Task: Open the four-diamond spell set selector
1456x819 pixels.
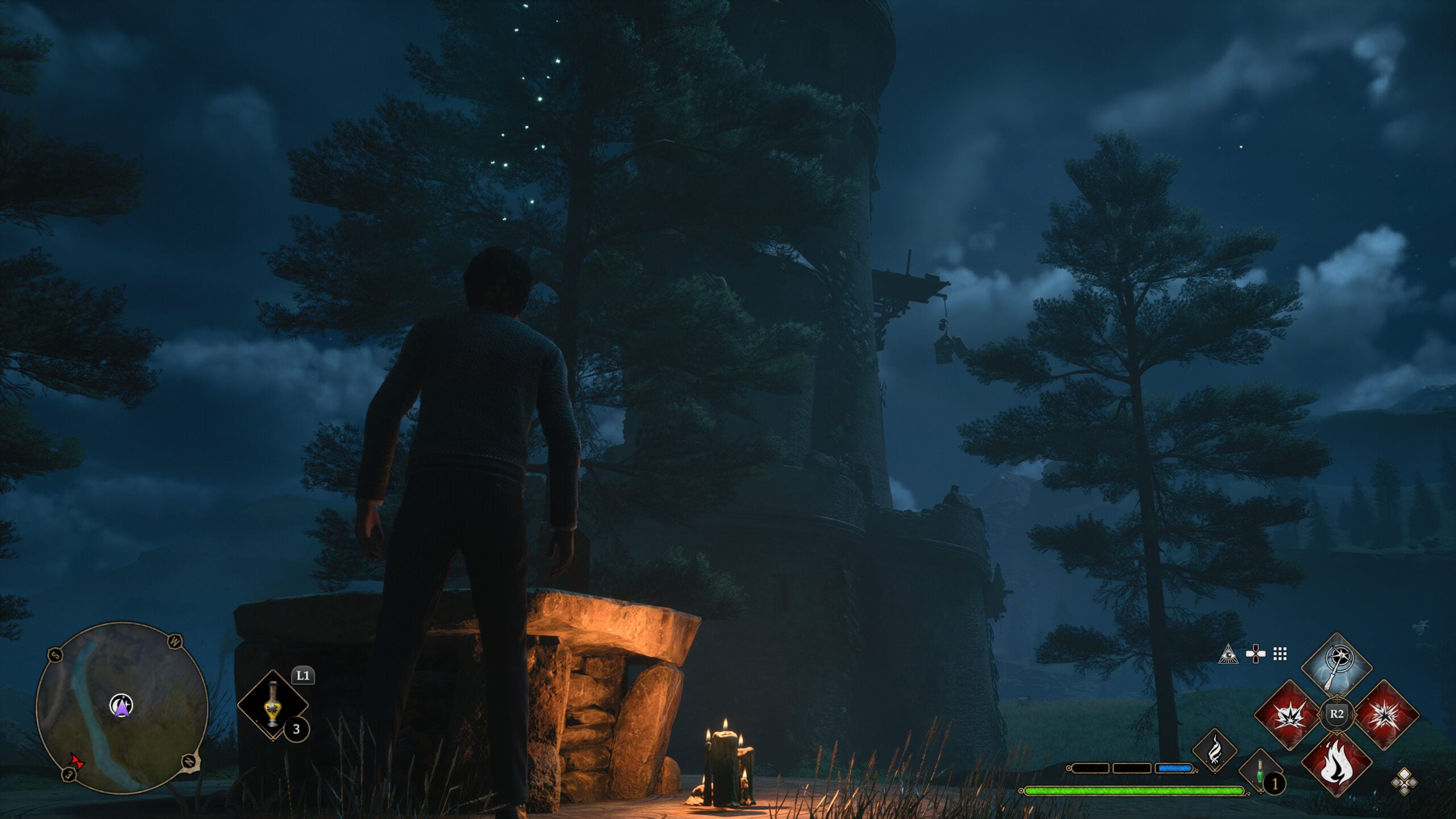Action: 1404,781
